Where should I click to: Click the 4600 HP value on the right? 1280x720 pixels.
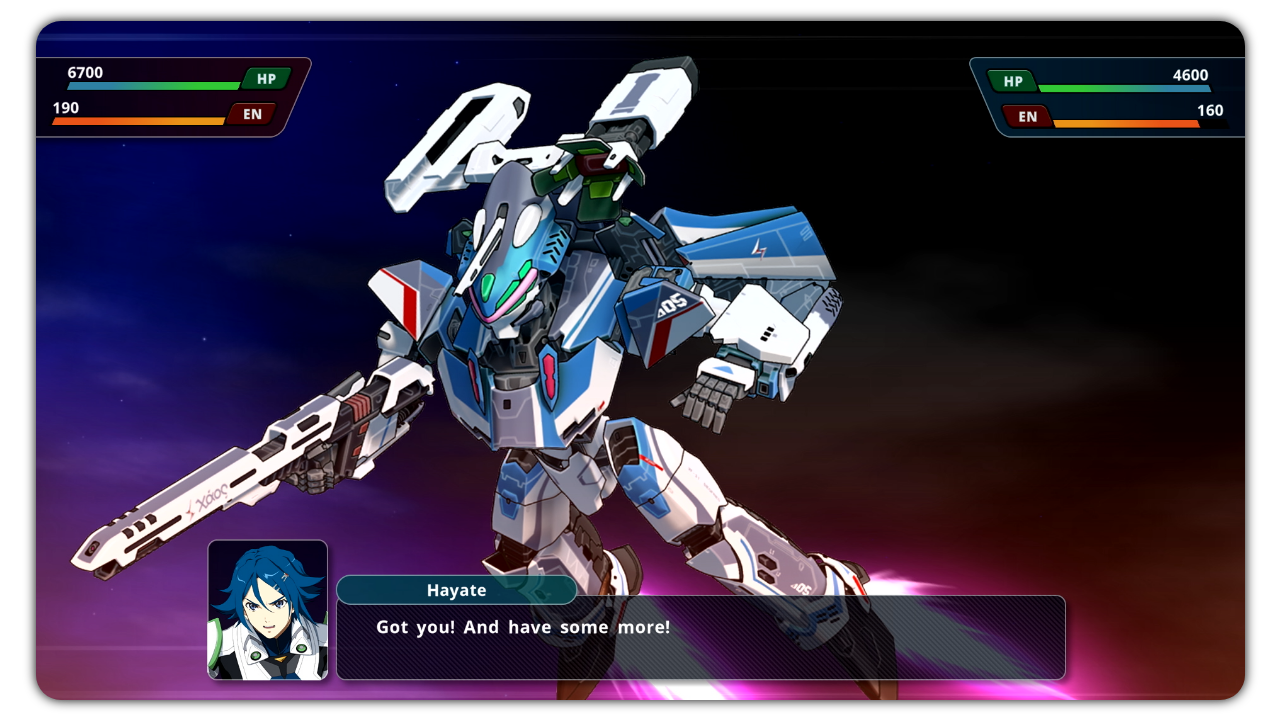point(1193,74)
